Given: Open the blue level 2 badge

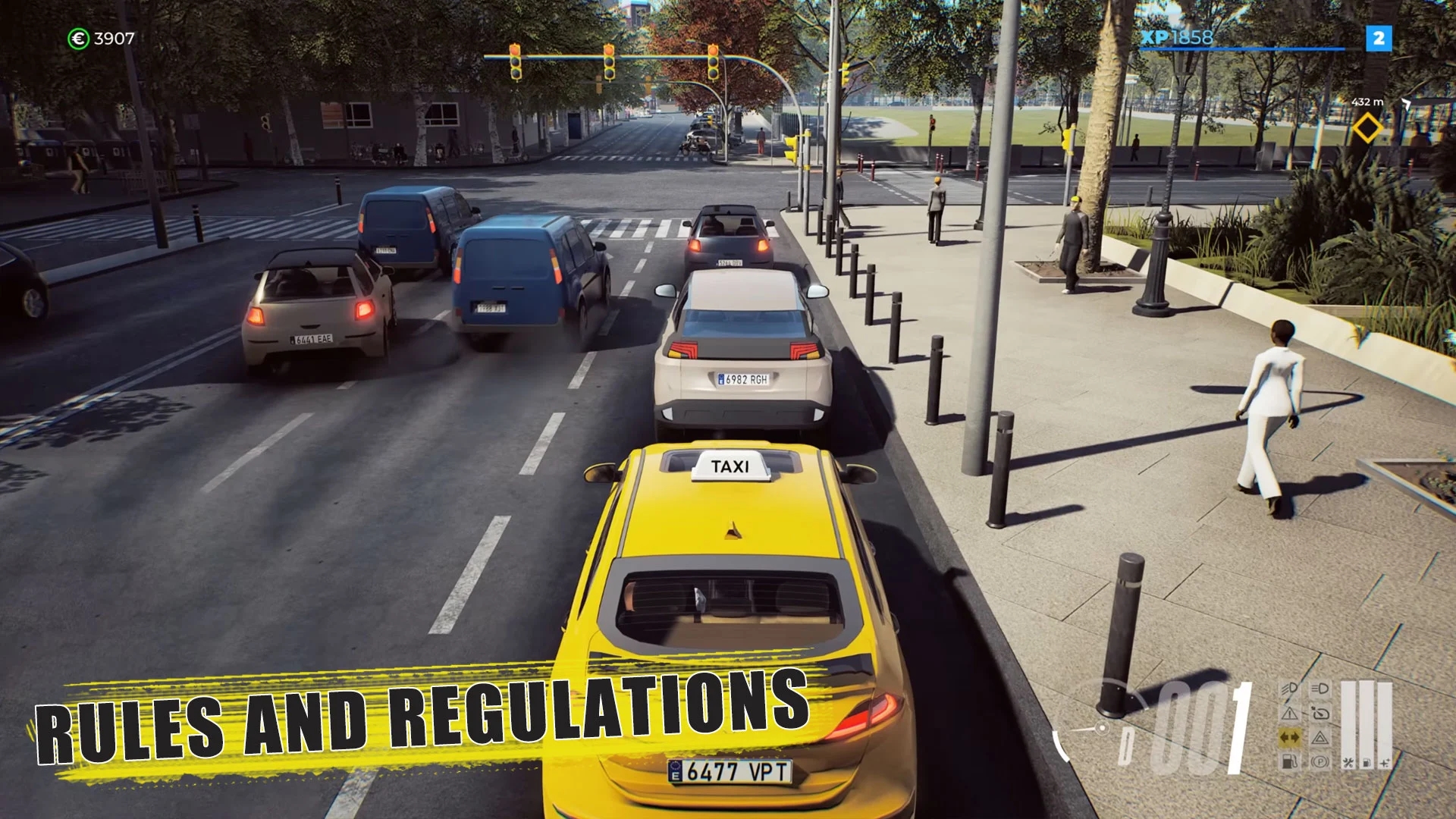Looking at the screenshot, I should 1379,38.
